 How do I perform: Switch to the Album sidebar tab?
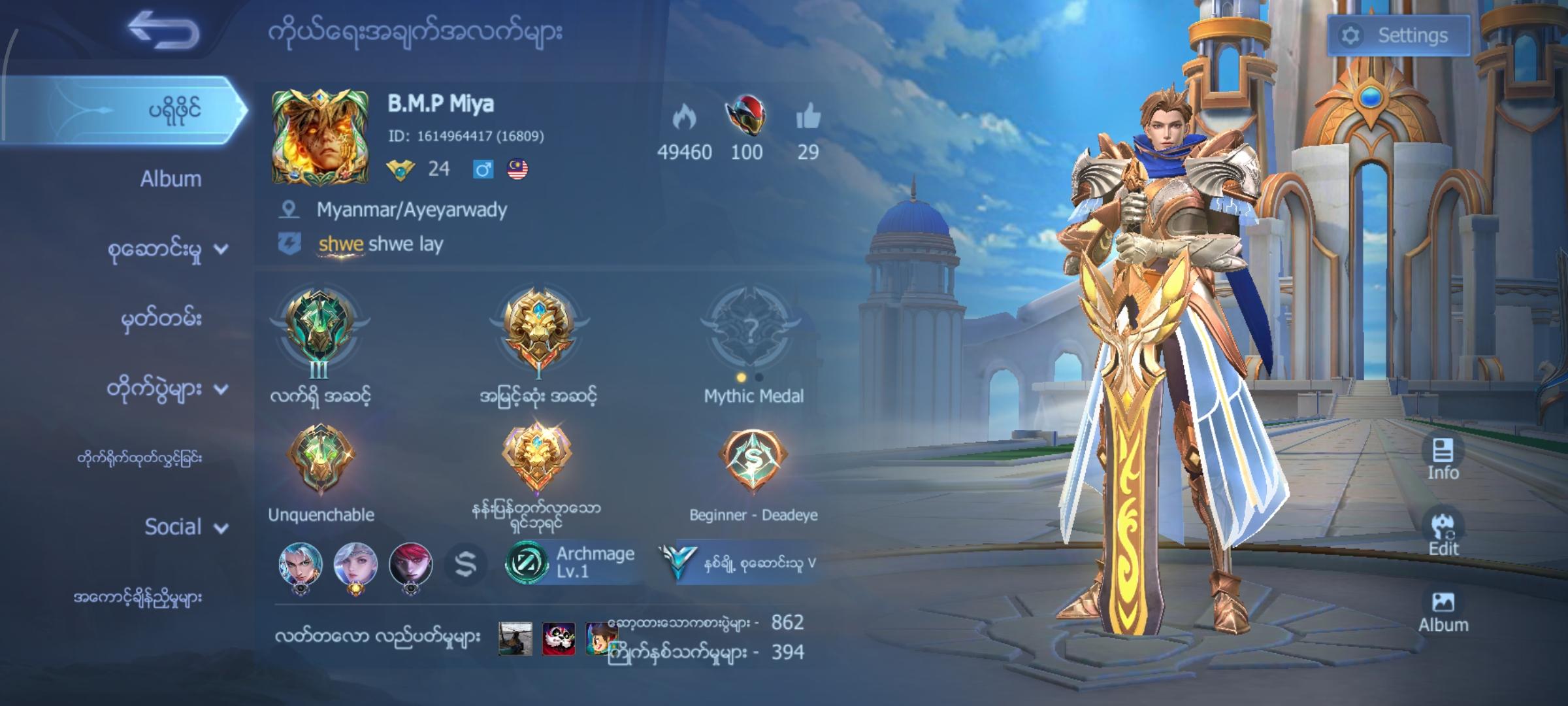pyautogui.click(x=171, y=179)
